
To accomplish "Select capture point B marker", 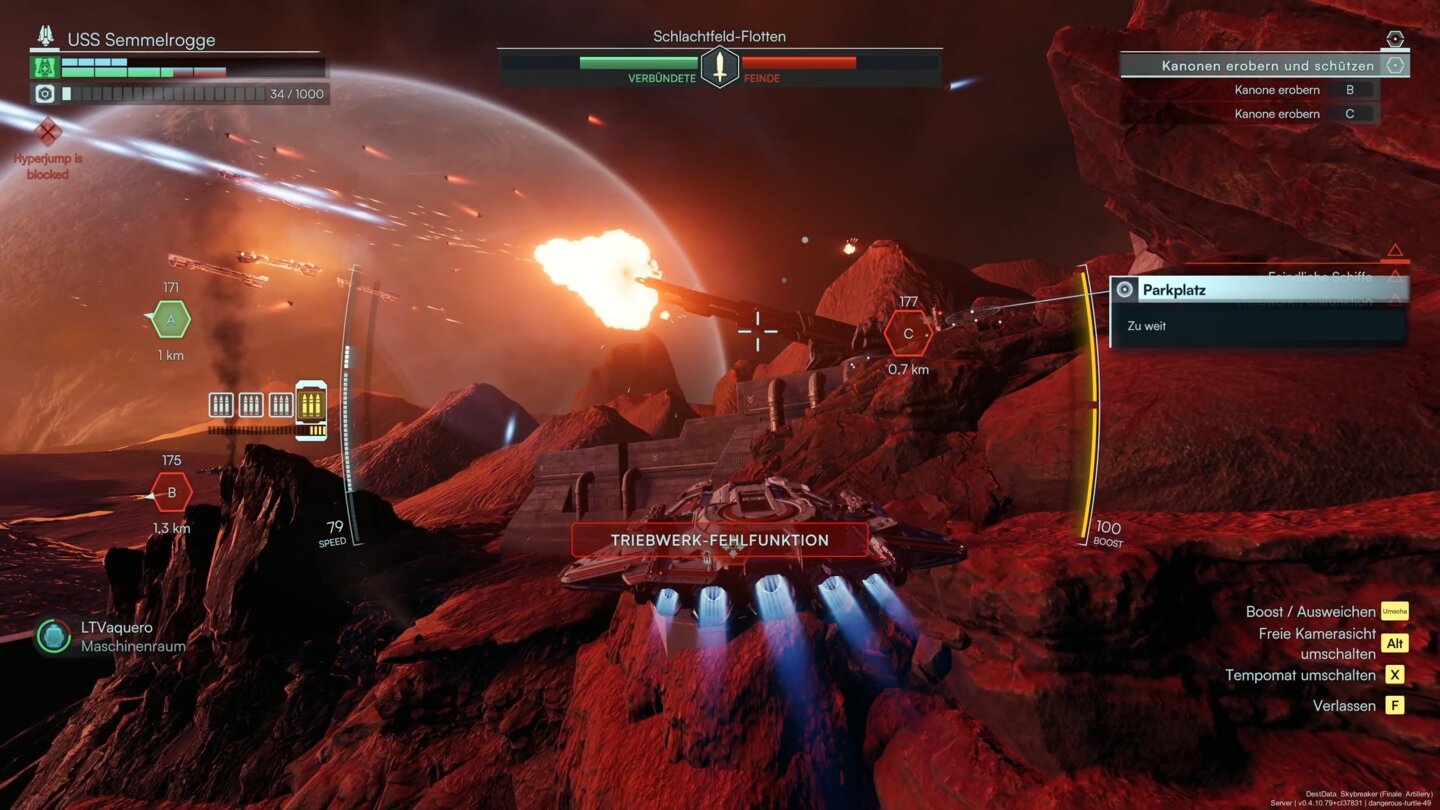I will [172, 492].
